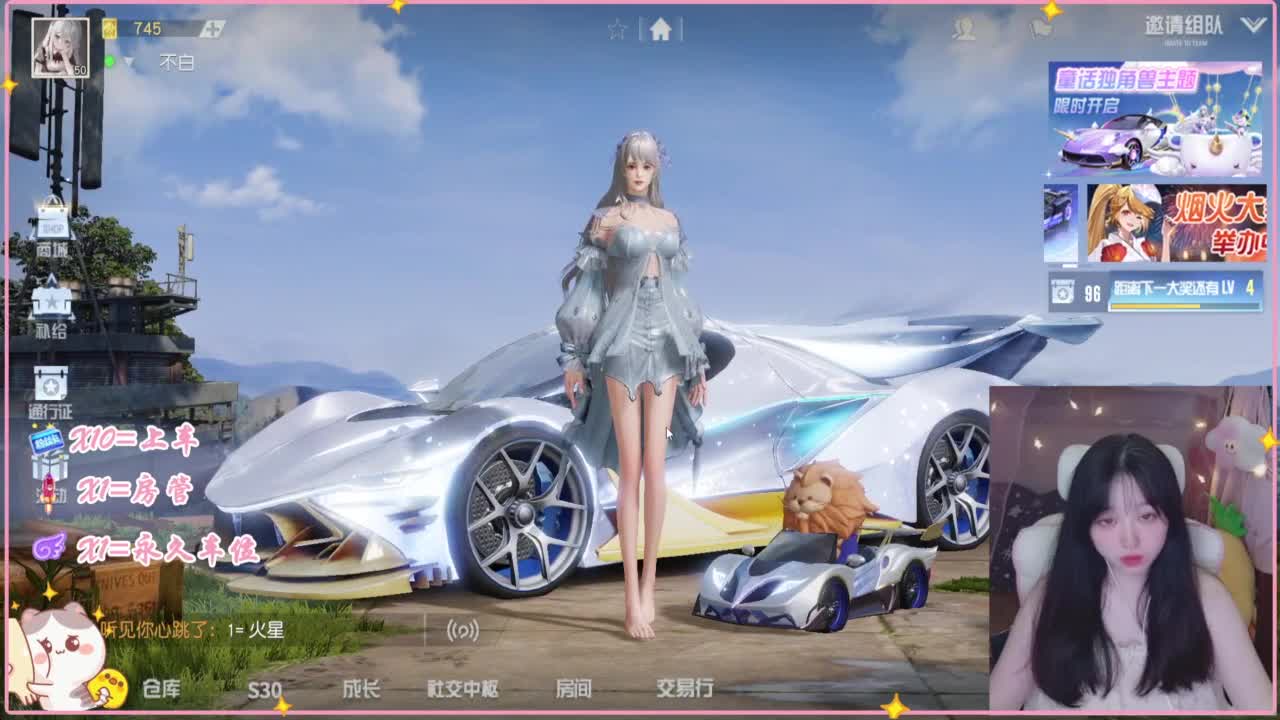The image size is (1280, 720).
Task: Open your player profile avatar portrait
Action: pyautogui.click(x=61, y=47)
